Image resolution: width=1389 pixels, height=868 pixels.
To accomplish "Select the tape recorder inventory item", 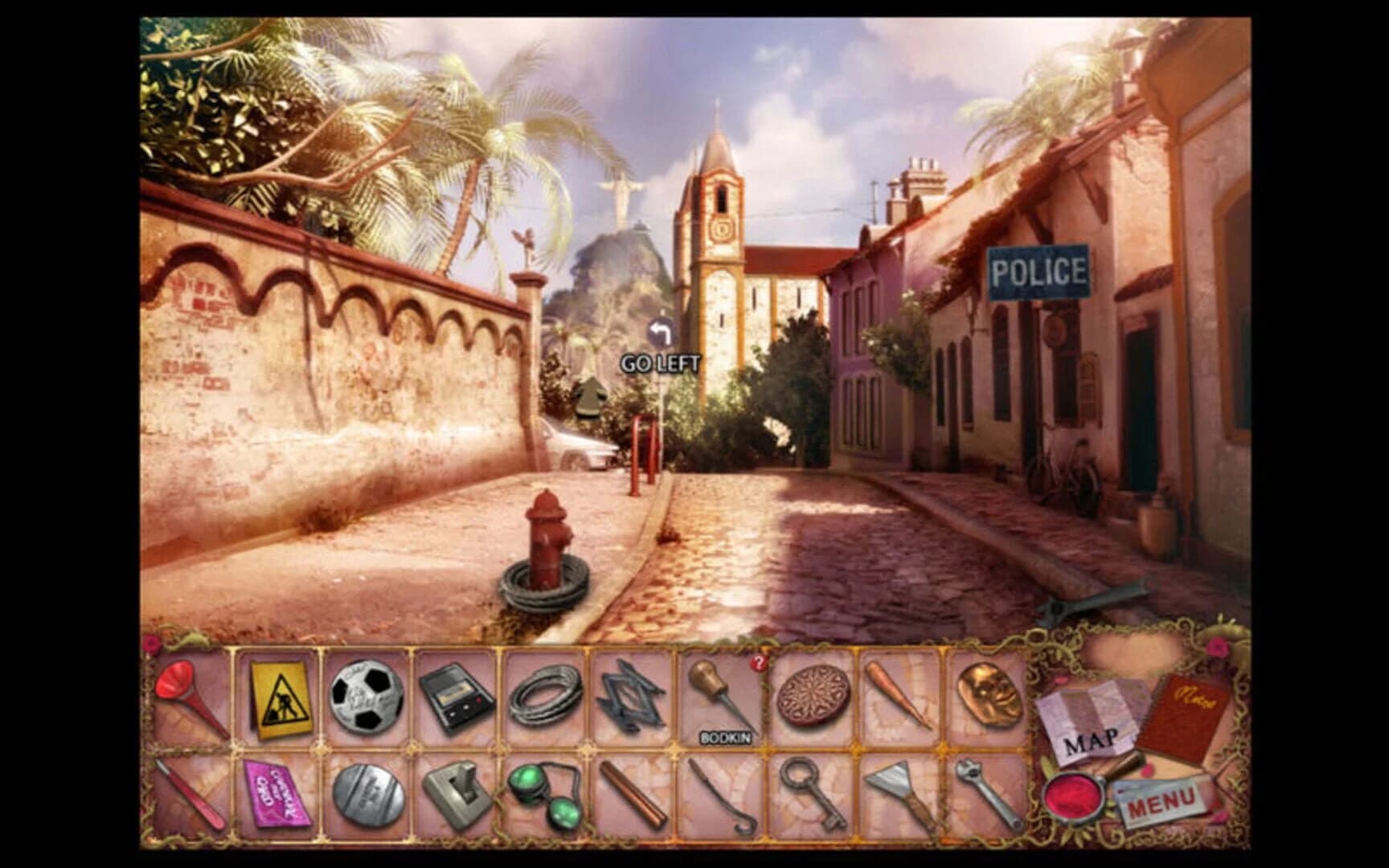I will tap(456, 698).
